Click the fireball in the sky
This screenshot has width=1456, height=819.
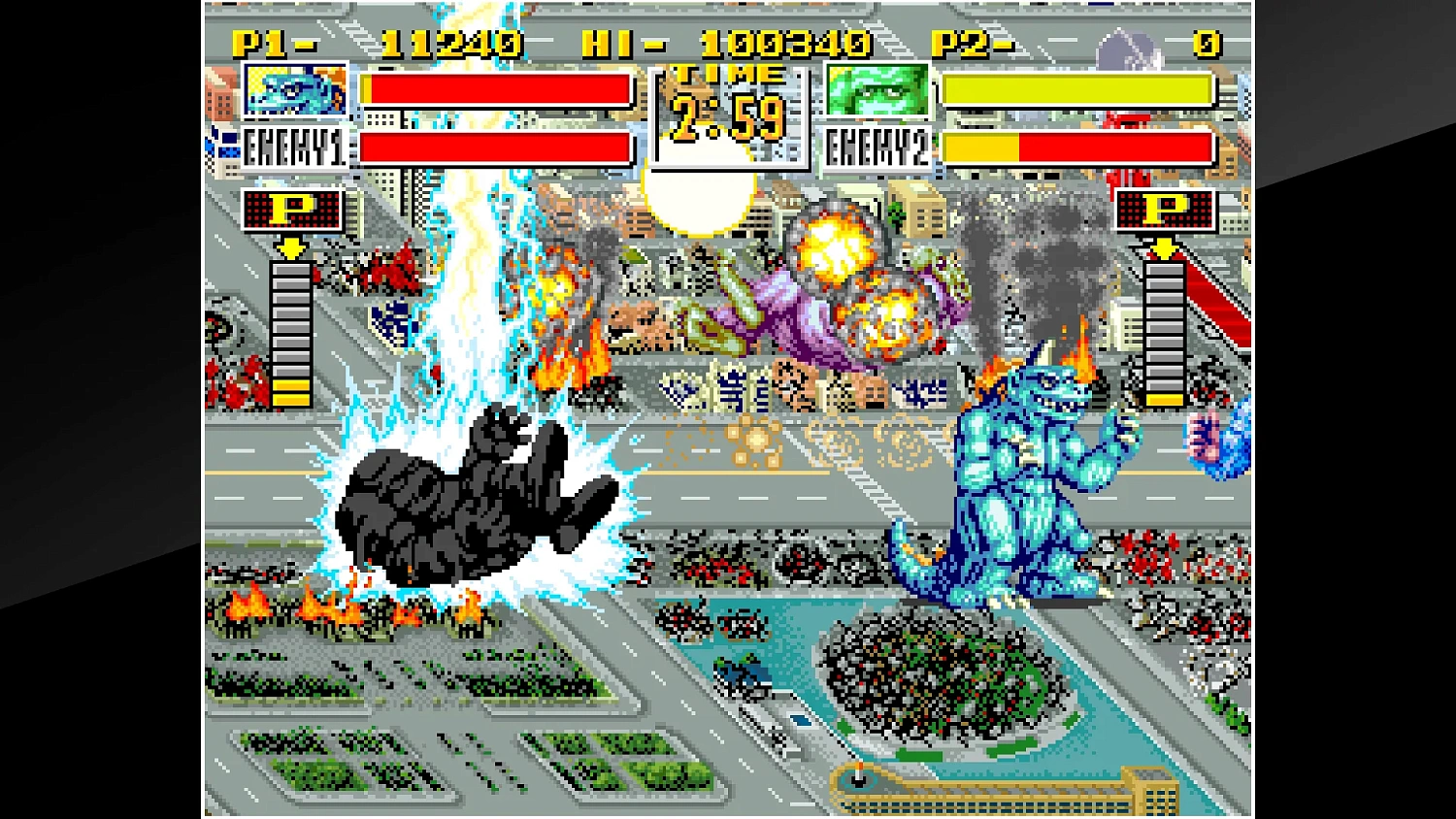tap(701, 192)
